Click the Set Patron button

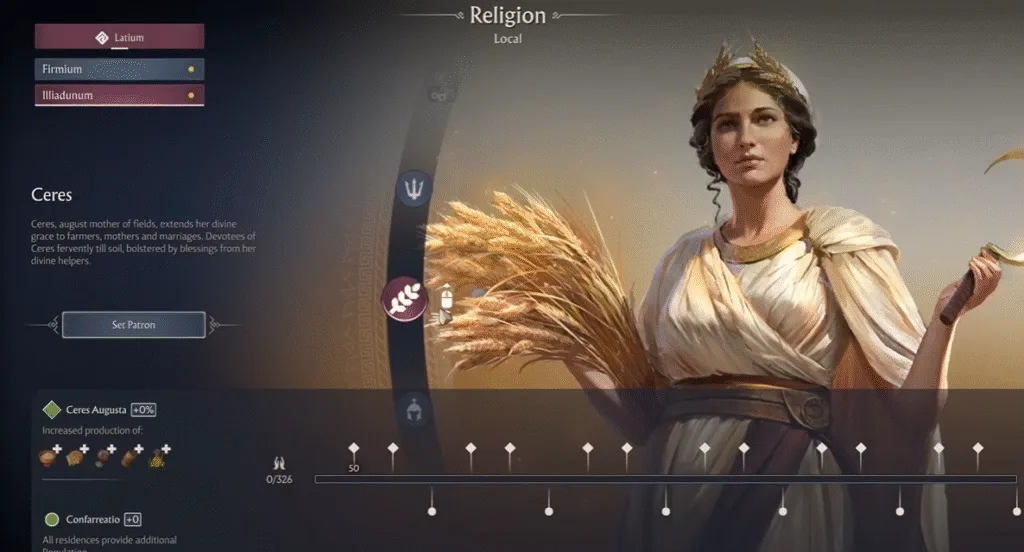133,325
